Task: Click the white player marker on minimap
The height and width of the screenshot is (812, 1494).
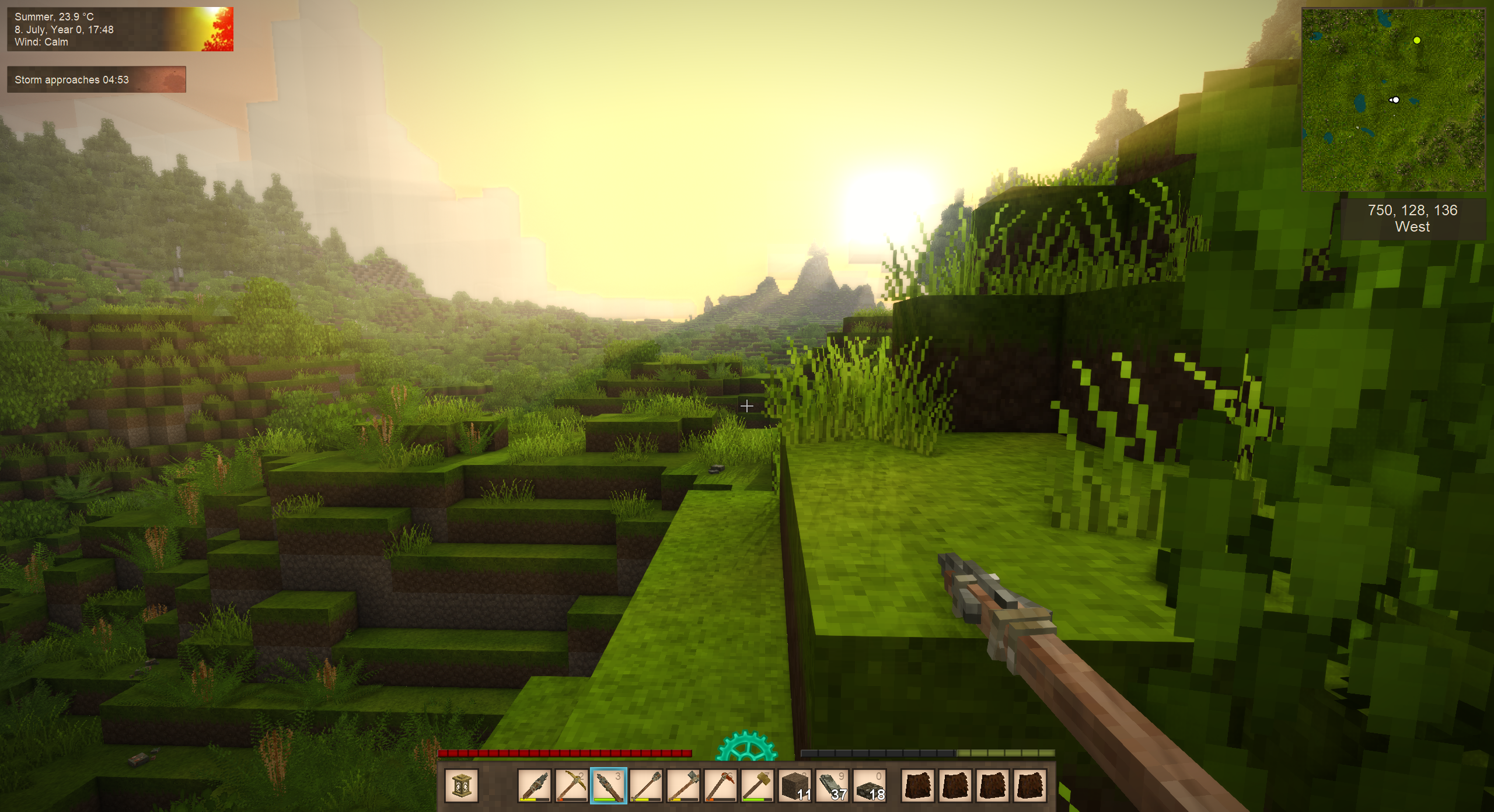Action: 1395,100
